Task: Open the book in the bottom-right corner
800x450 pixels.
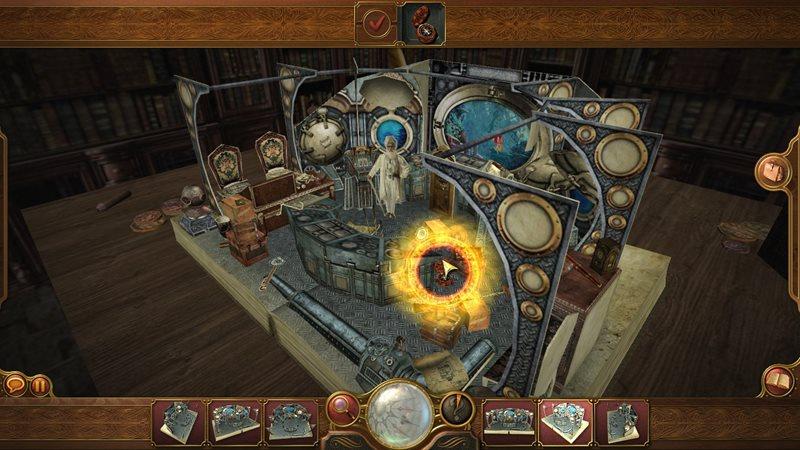Action: point(776,380)
